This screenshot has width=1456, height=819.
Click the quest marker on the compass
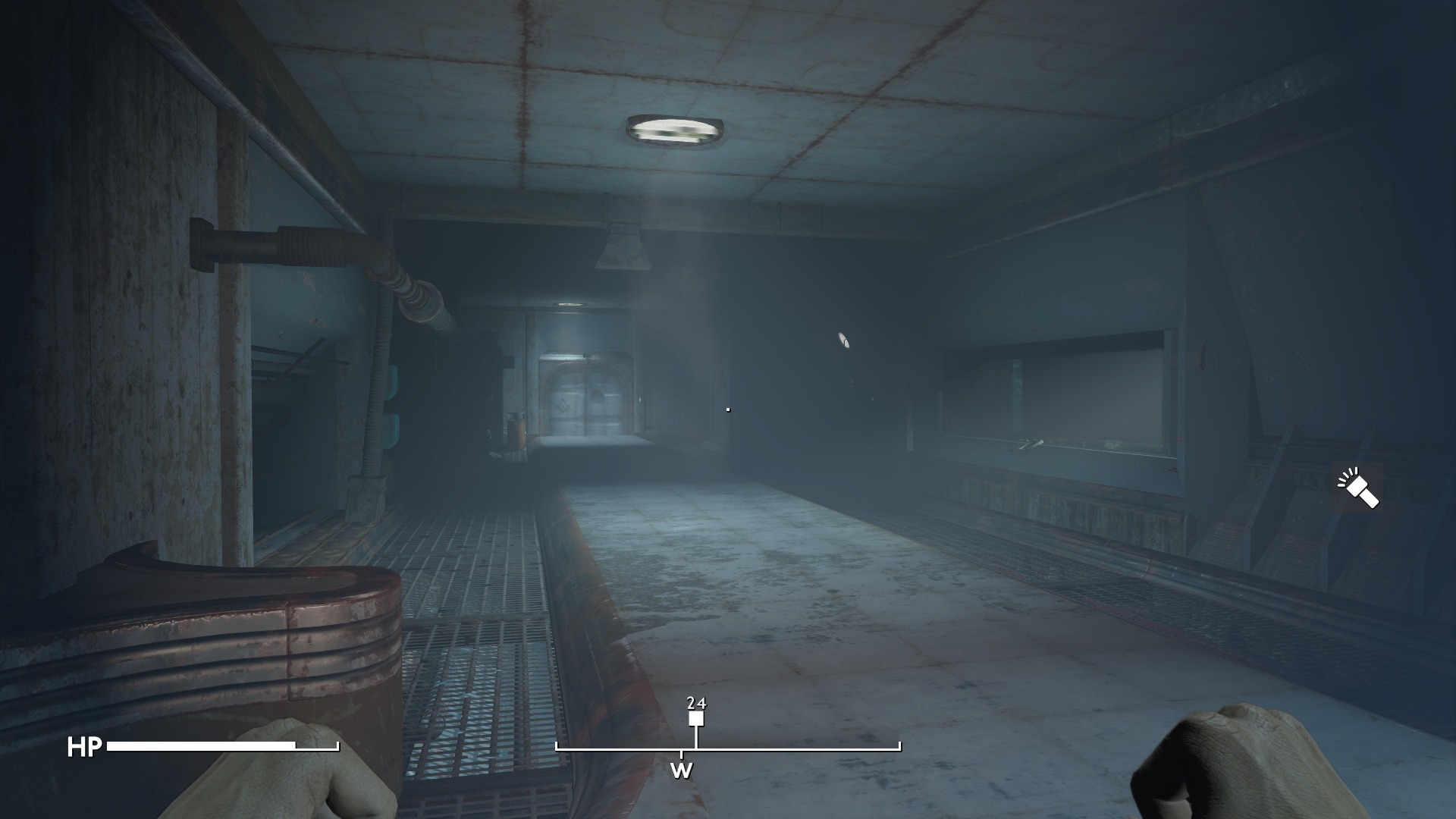[696, 719]
